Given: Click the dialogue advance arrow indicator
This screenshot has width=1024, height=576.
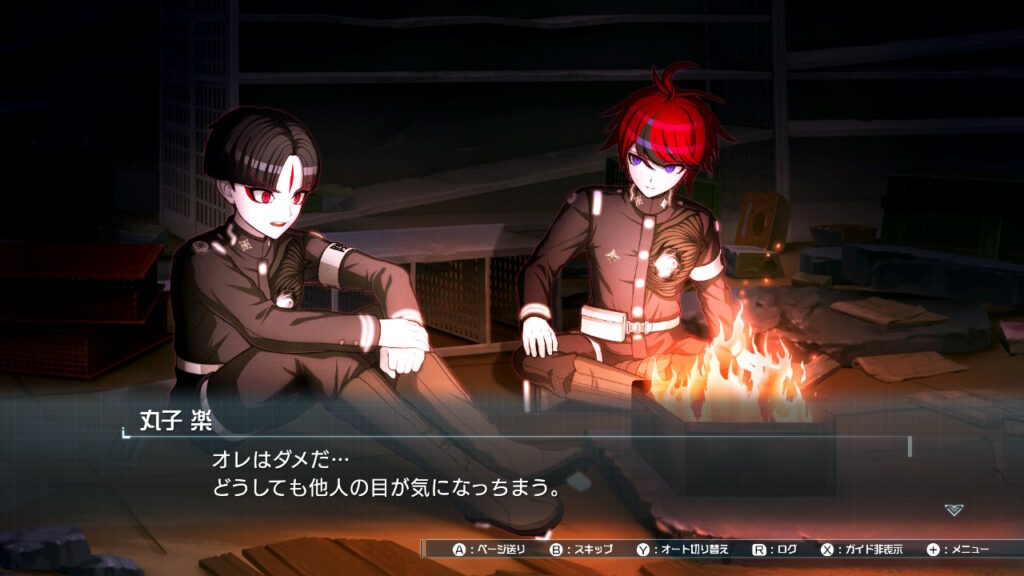Looking at the screenshot, I should point(954,510).
